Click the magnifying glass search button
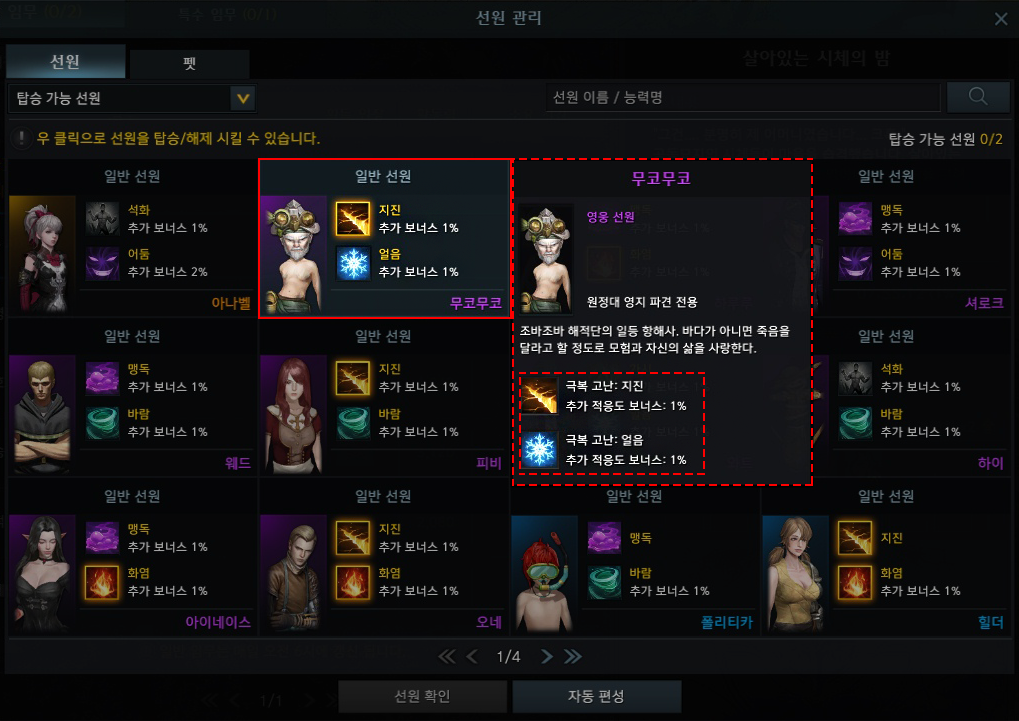This screenshot has height=721, width=1019. coord(978,97)
